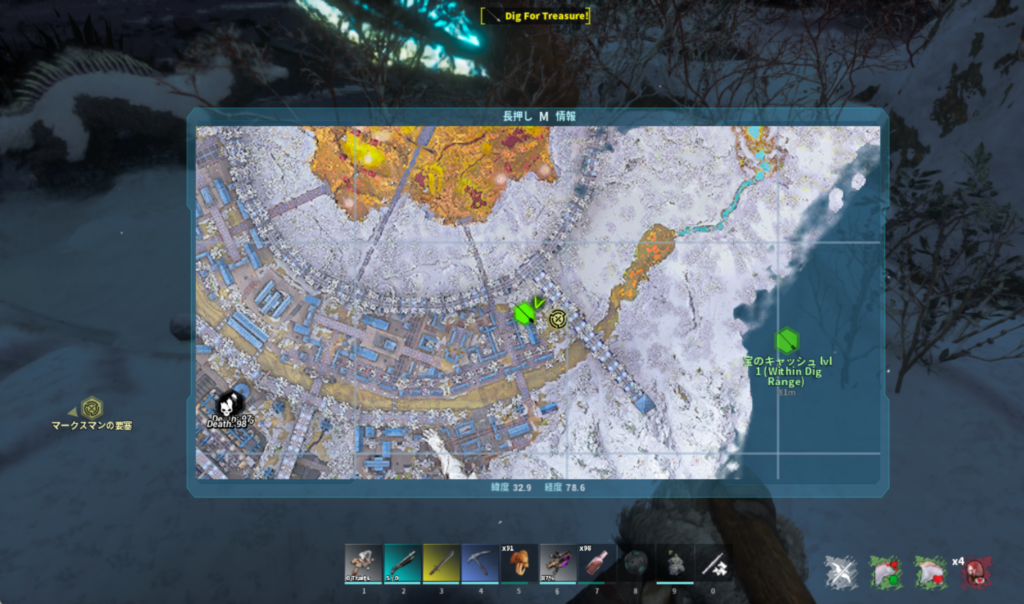Use the orange mushroom stack
1024x604 pixels.
pyautogui.click(x=519, y=564)
